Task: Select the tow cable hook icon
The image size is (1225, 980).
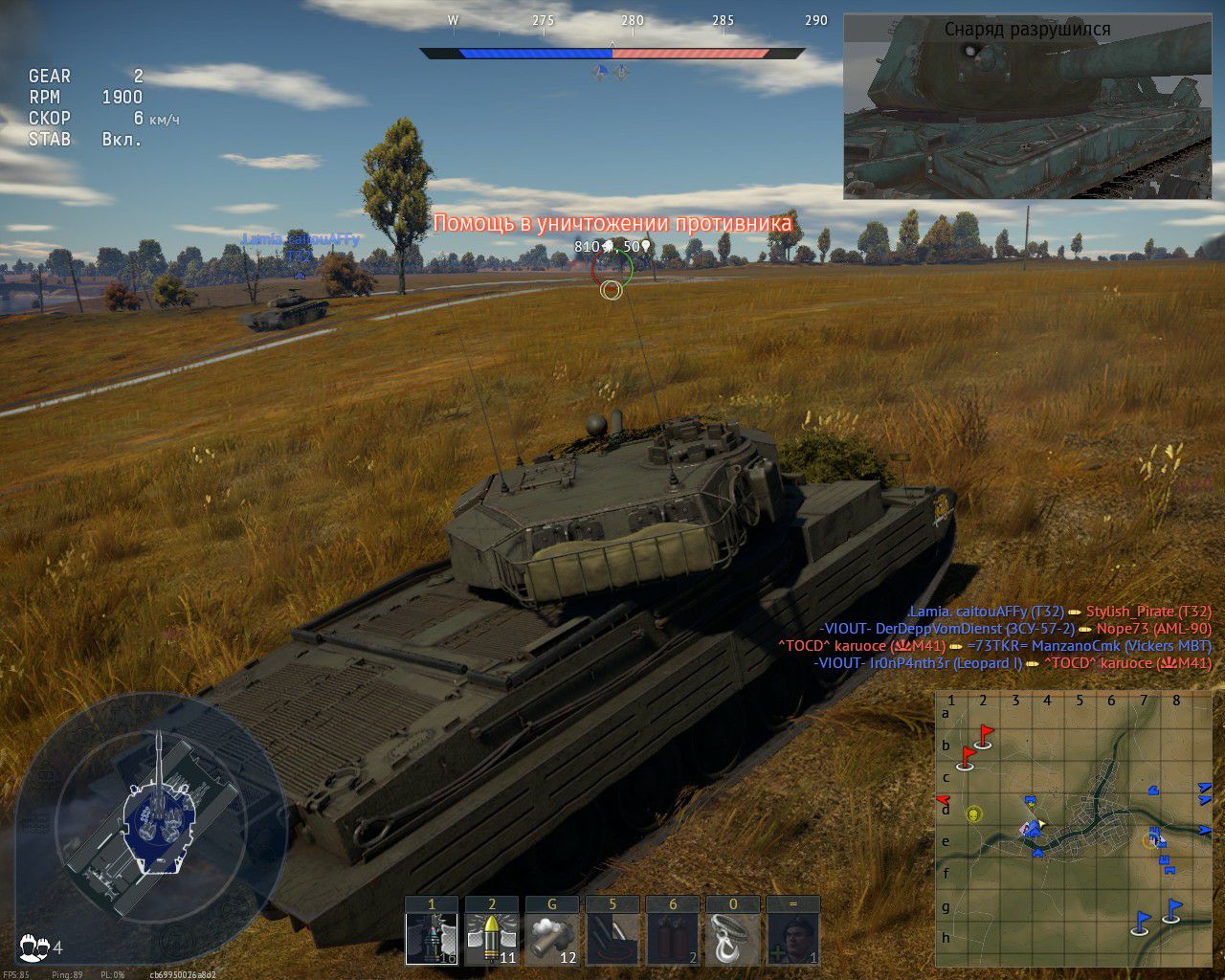Action: [733, 937]
